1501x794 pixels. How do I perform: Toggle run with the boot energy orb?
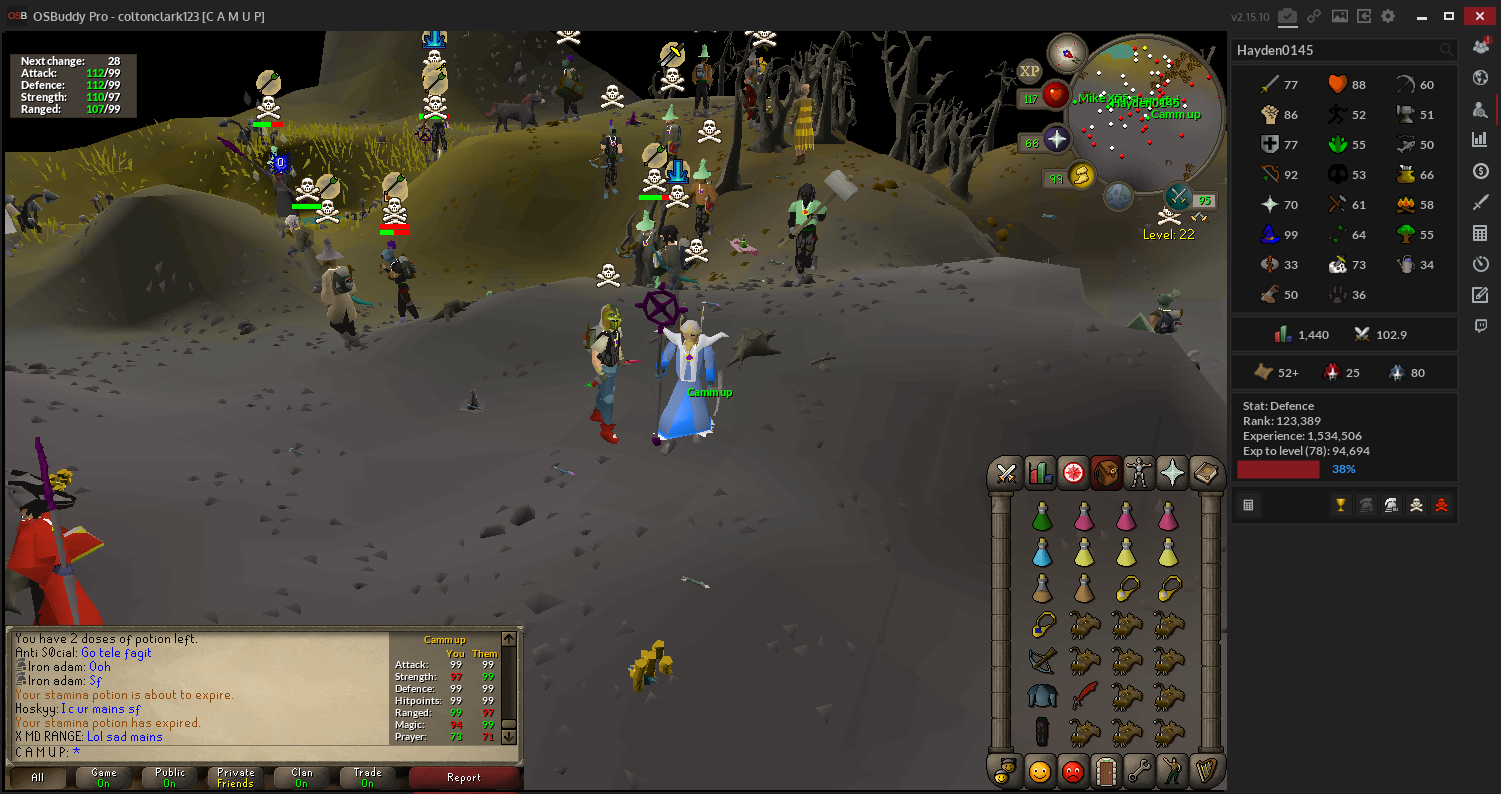tap(1081, 177)
